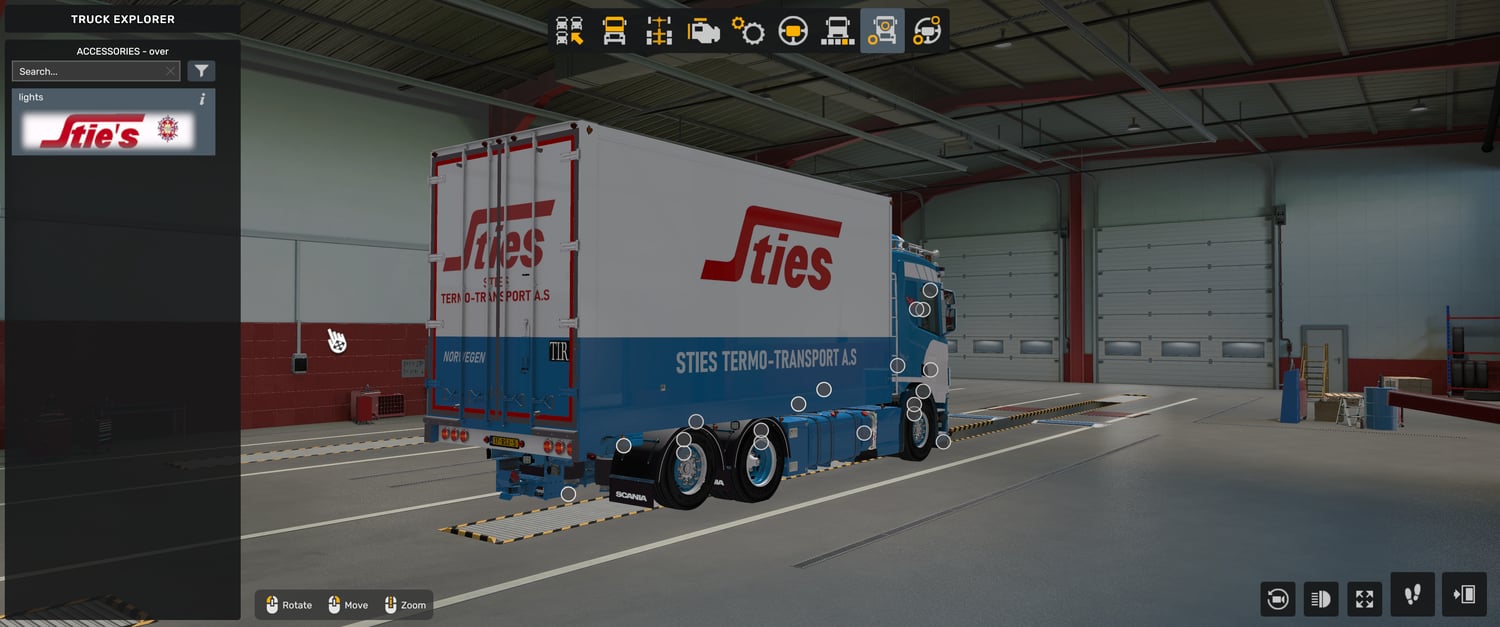Toggle the truck headlights
Image resolution: width=1500 pixels, height=627 pixels.
1320,599
